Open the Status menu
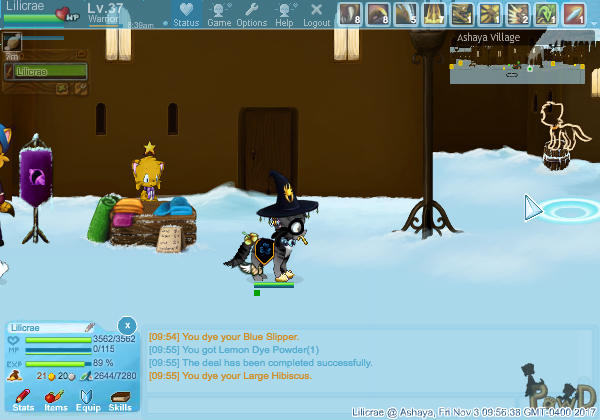This screenshot has width=600, height=420. point(185,14)
